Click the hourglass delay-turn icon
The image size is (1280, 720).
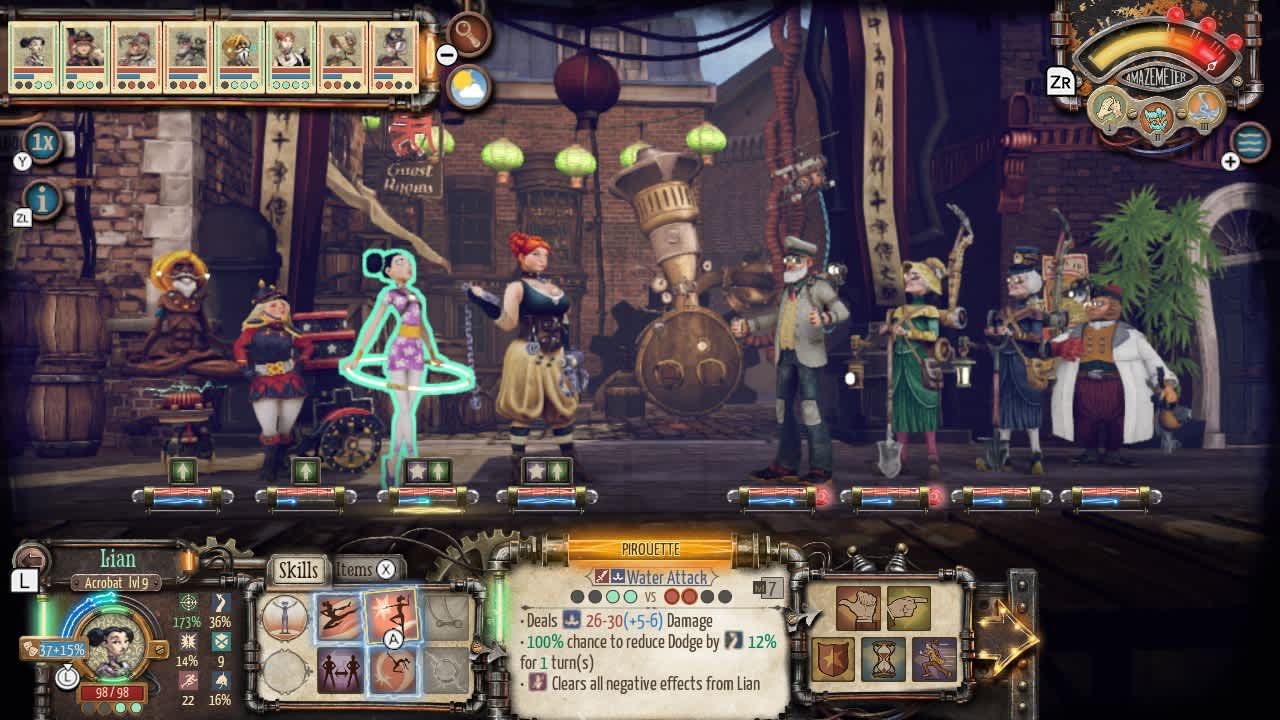pos(884,658)
